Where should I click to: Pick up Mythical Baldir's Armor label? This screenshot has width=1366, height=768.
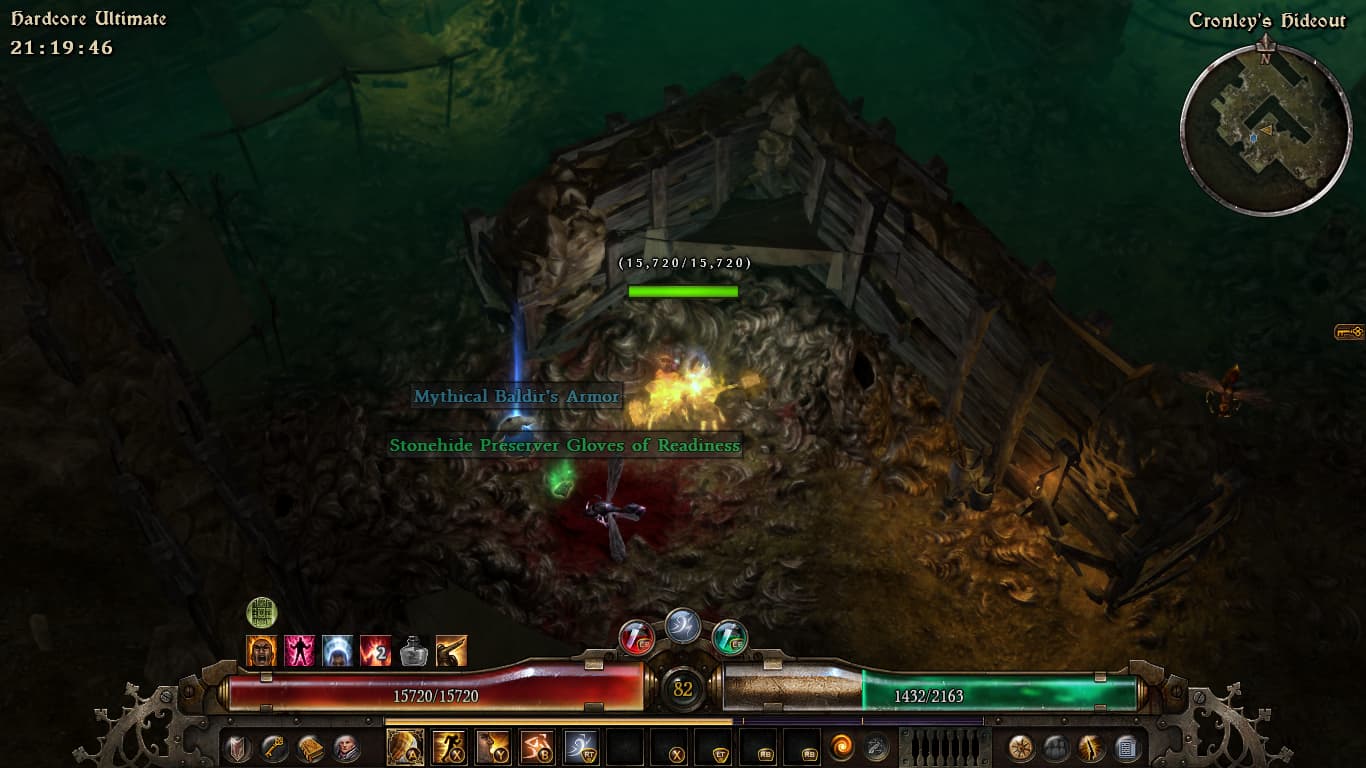point(517,397)
